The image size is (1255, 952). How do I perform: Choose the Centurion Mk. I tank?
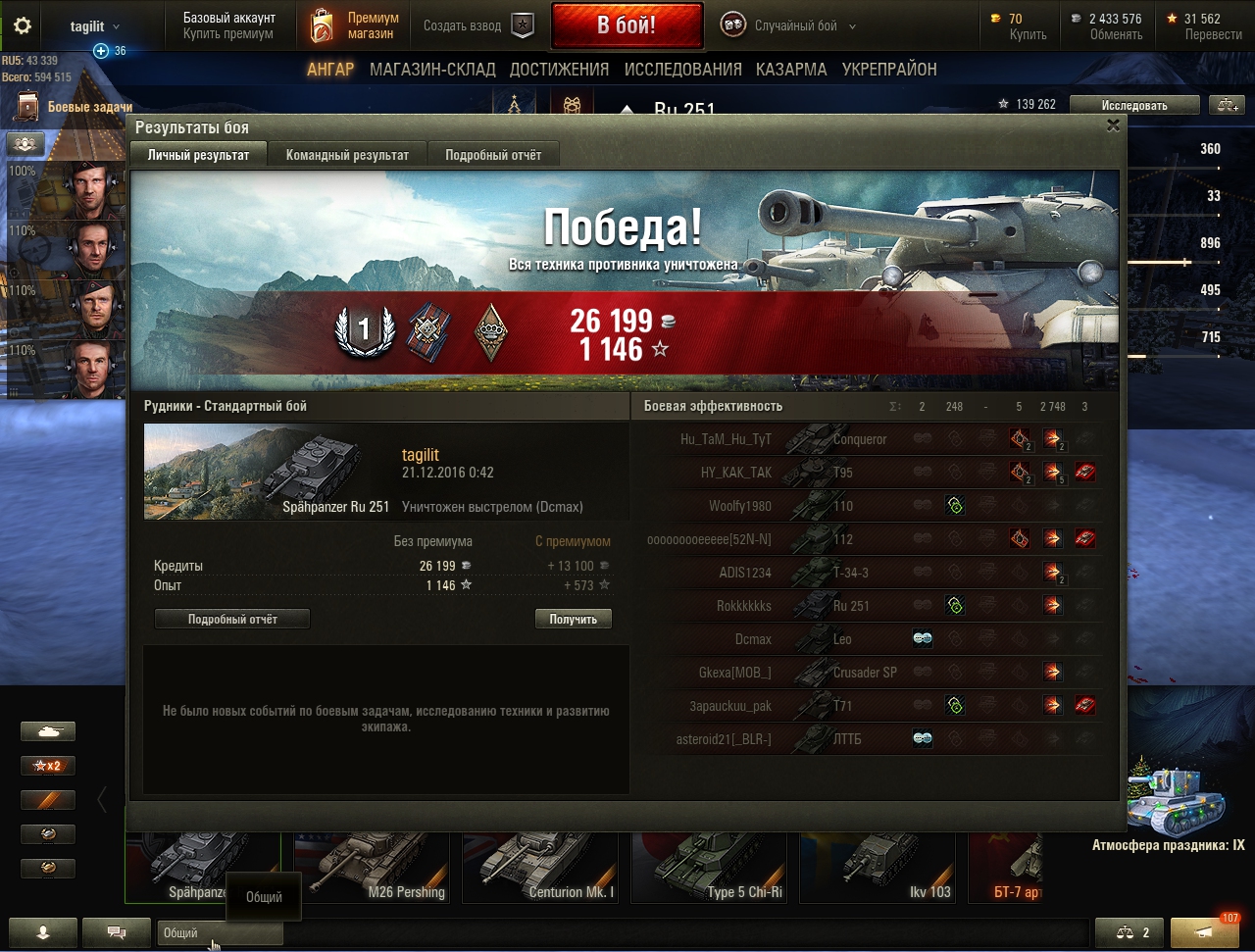[541, 867]
